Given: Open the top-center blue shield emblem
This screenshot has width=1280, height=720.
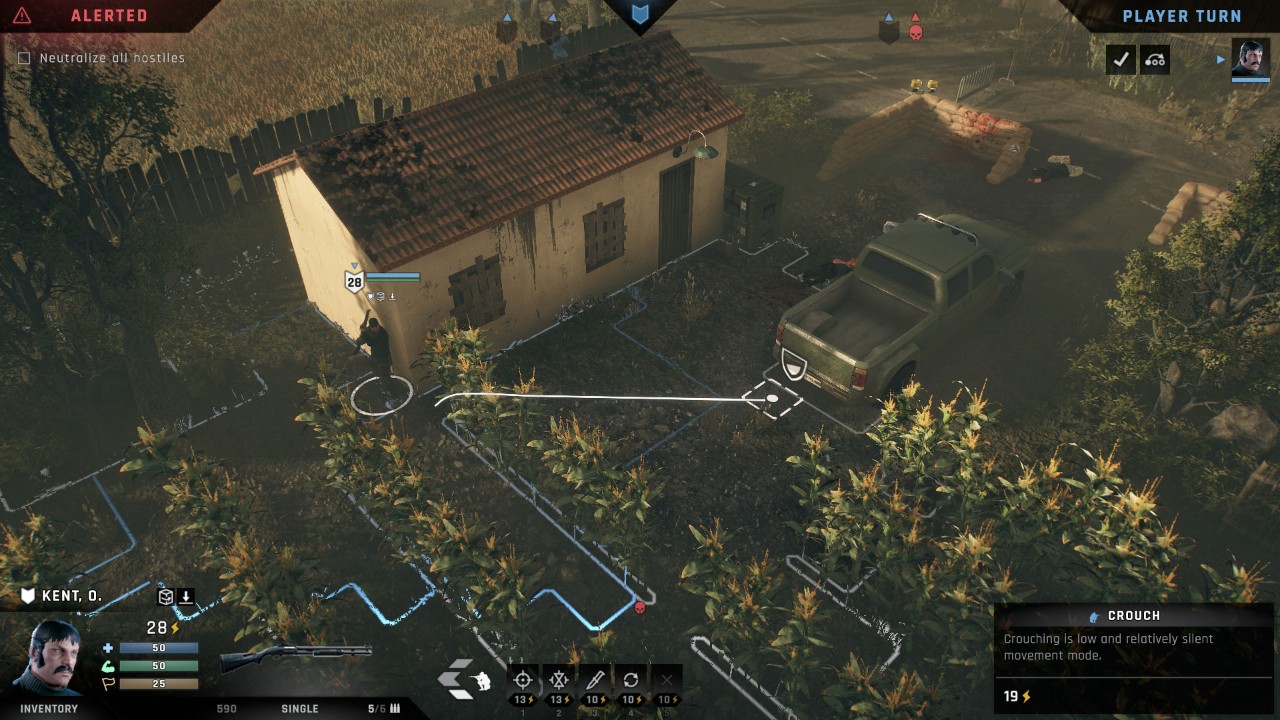Looking at the screenshot, I should (x=640, y=14).
